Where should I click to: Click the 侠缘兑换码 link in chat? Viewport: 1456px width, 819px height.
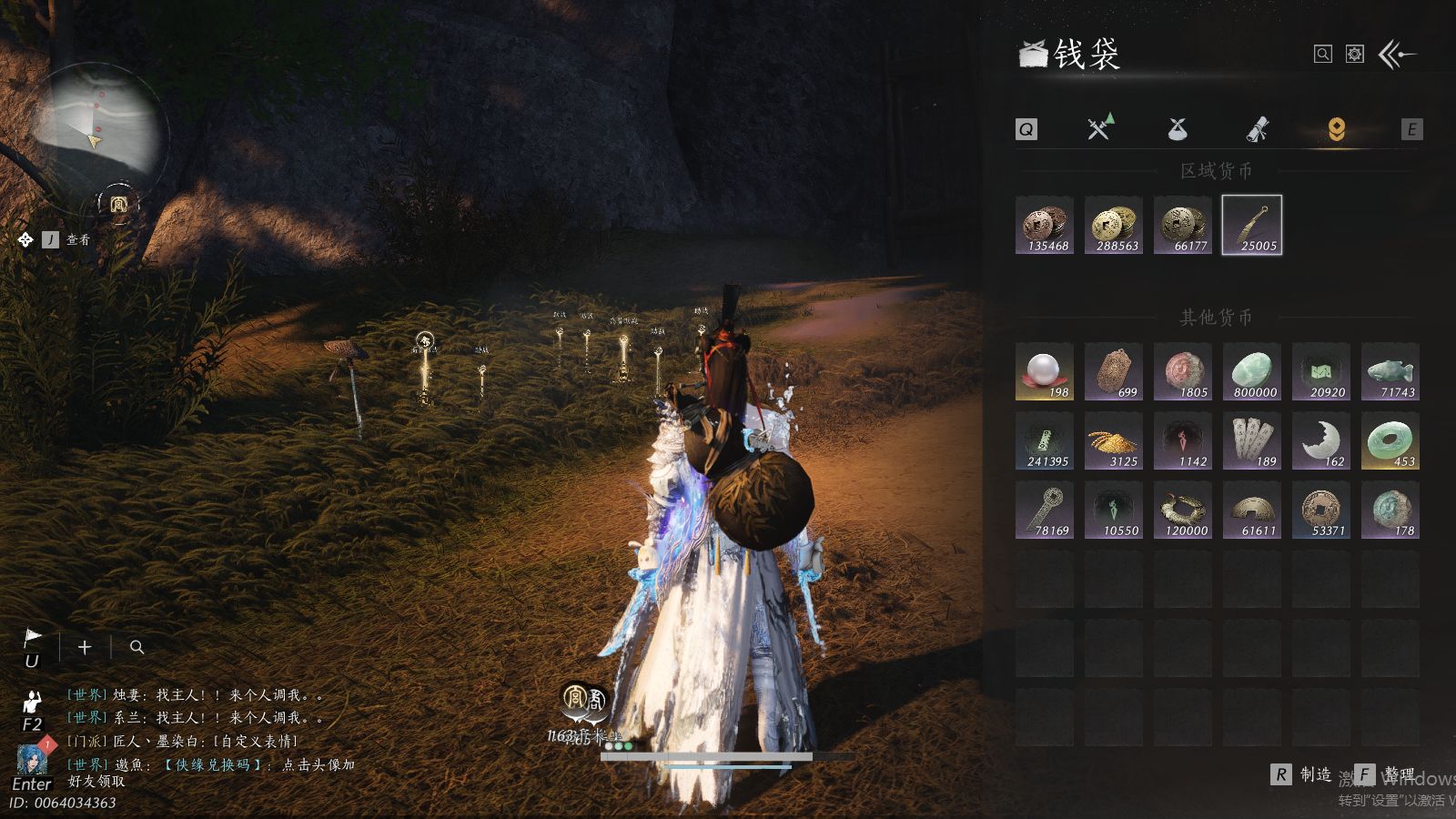click(x=213, y=764)
